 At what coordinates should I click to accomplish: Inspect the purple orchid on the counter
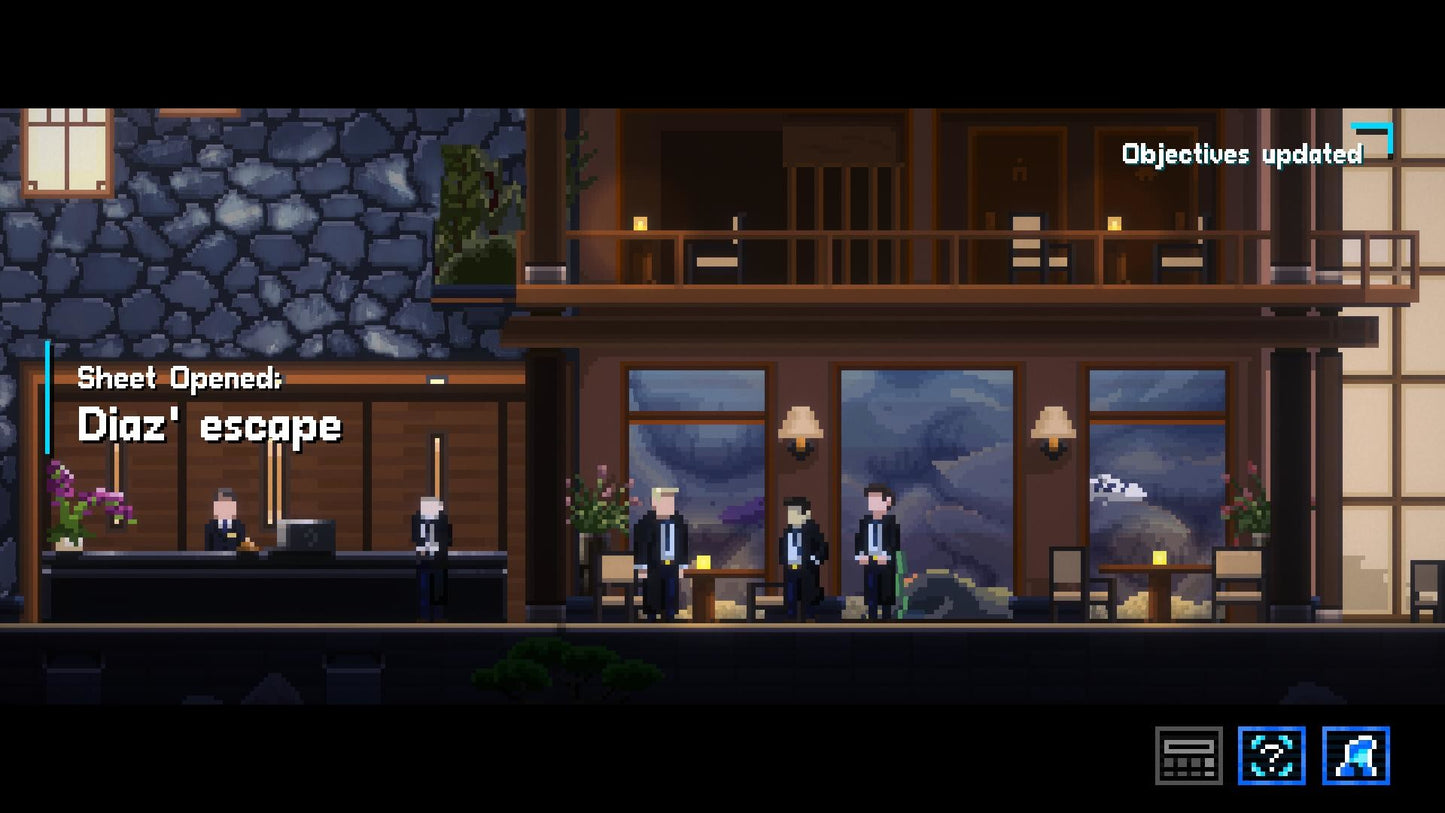tap(75, 495)
